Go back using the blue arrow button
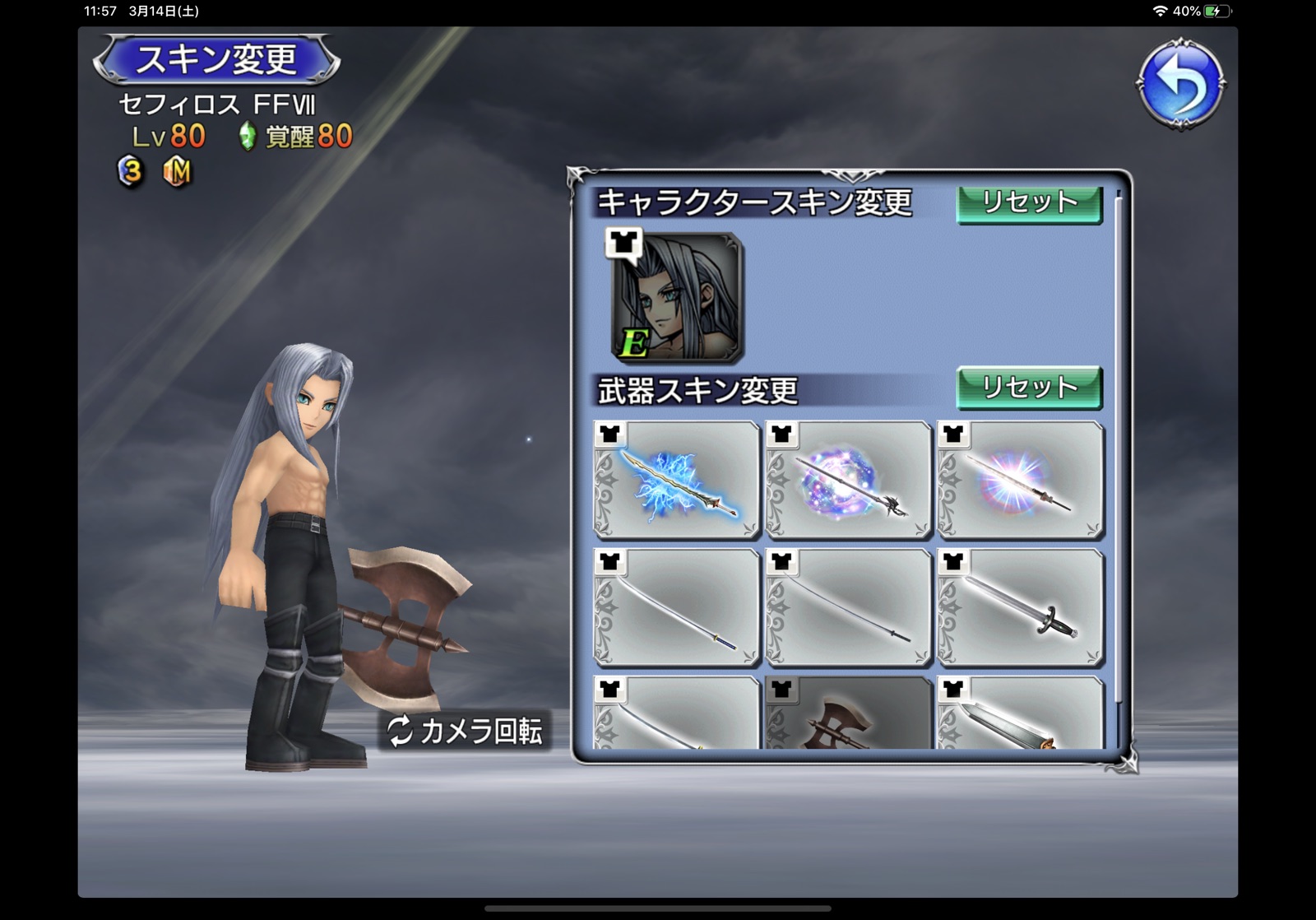 (x=1181, y=82)
